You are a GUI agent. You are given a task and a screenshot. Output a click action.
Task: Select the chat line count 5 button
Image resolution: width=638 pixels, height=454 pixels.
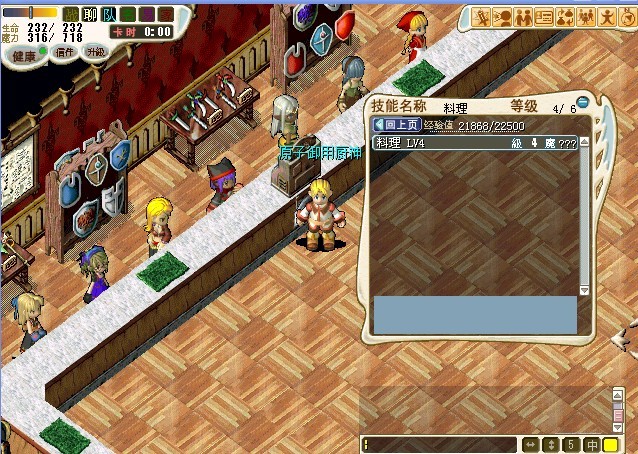(x=570, y=444)
